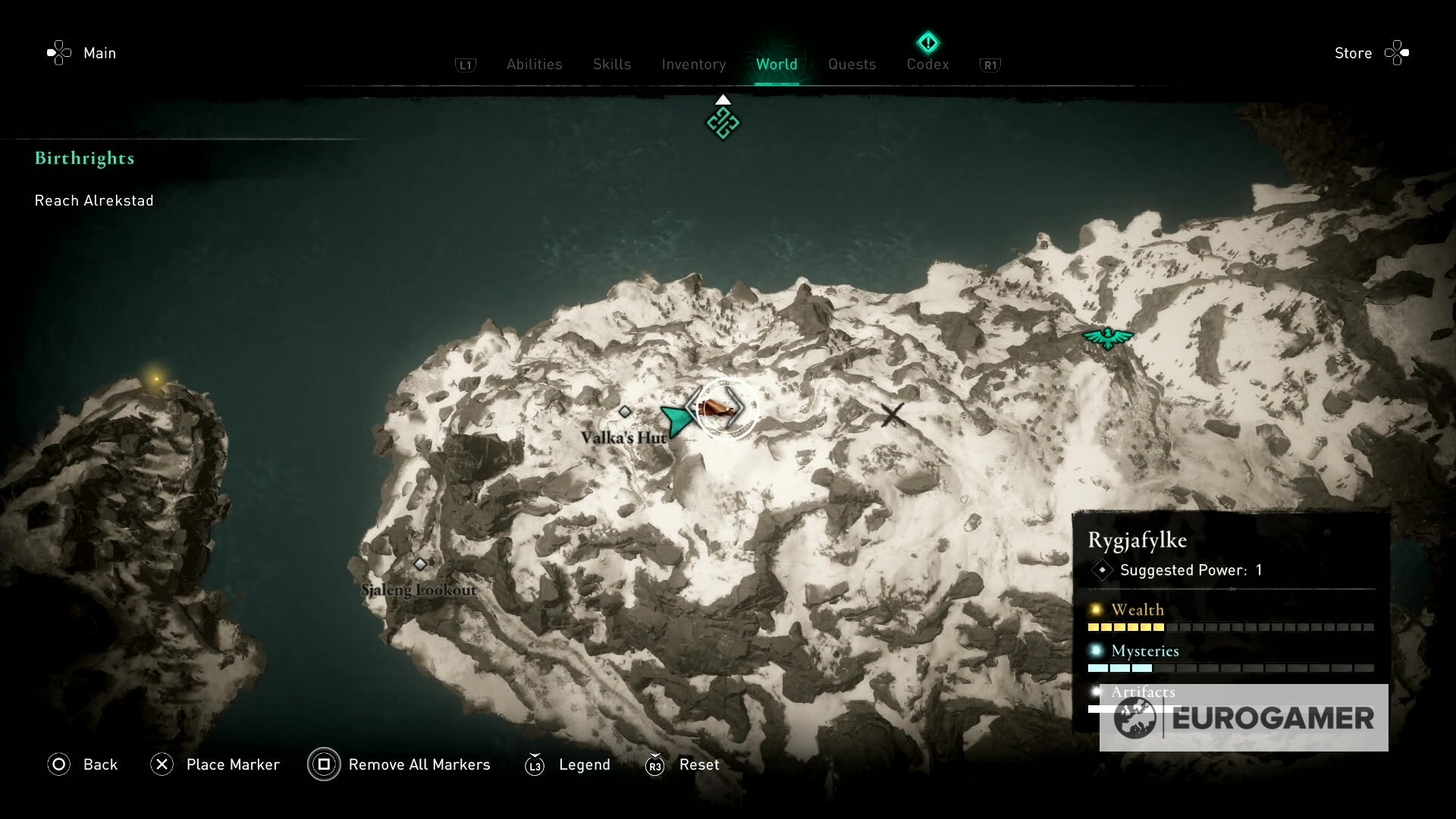Click the custom X marker on the map
The image size is (1456, 819).
pyautogui.click(x=891, y=415)
